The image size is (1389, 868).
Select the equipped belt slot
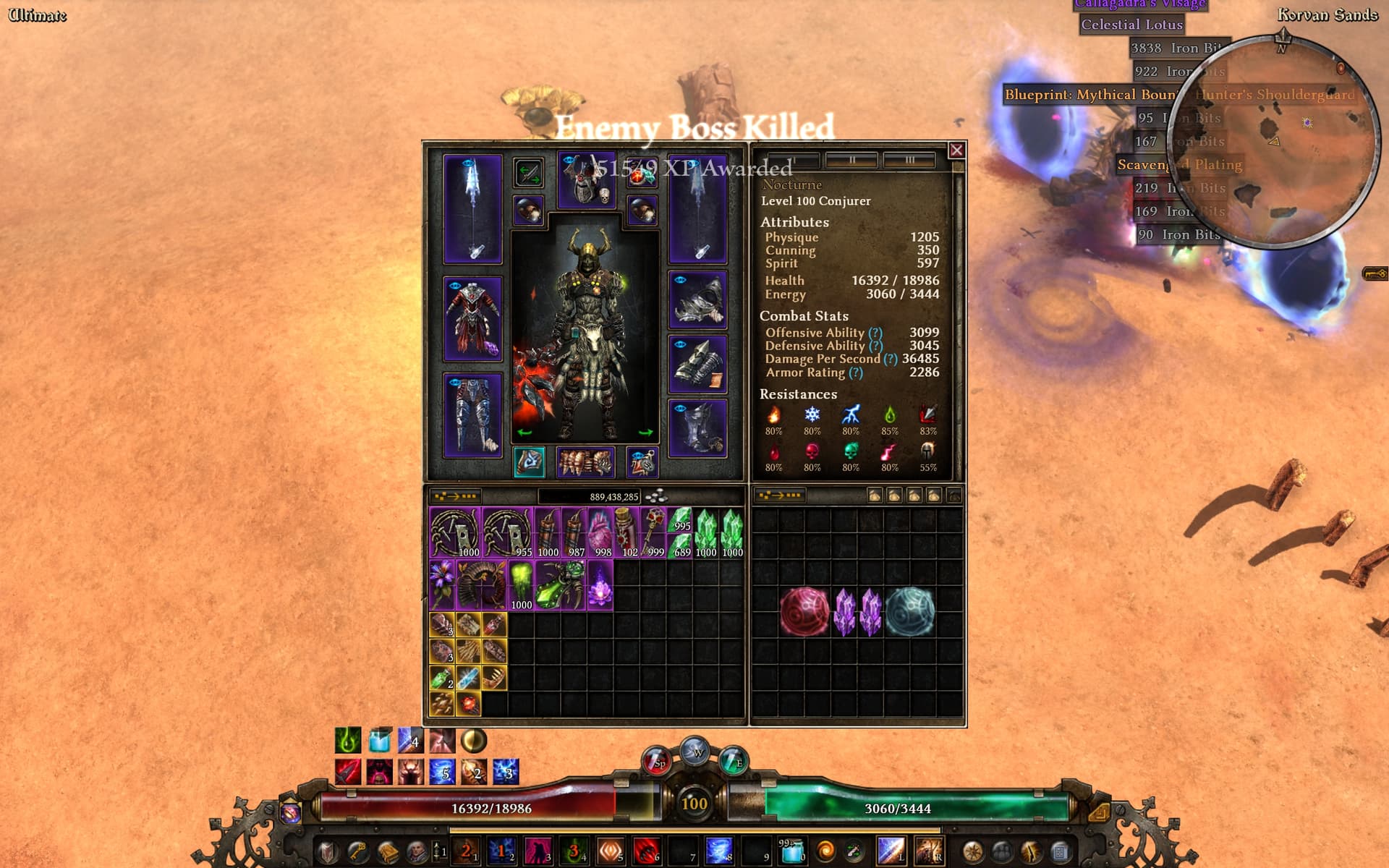pyautogui.click(x=585, y=462)
